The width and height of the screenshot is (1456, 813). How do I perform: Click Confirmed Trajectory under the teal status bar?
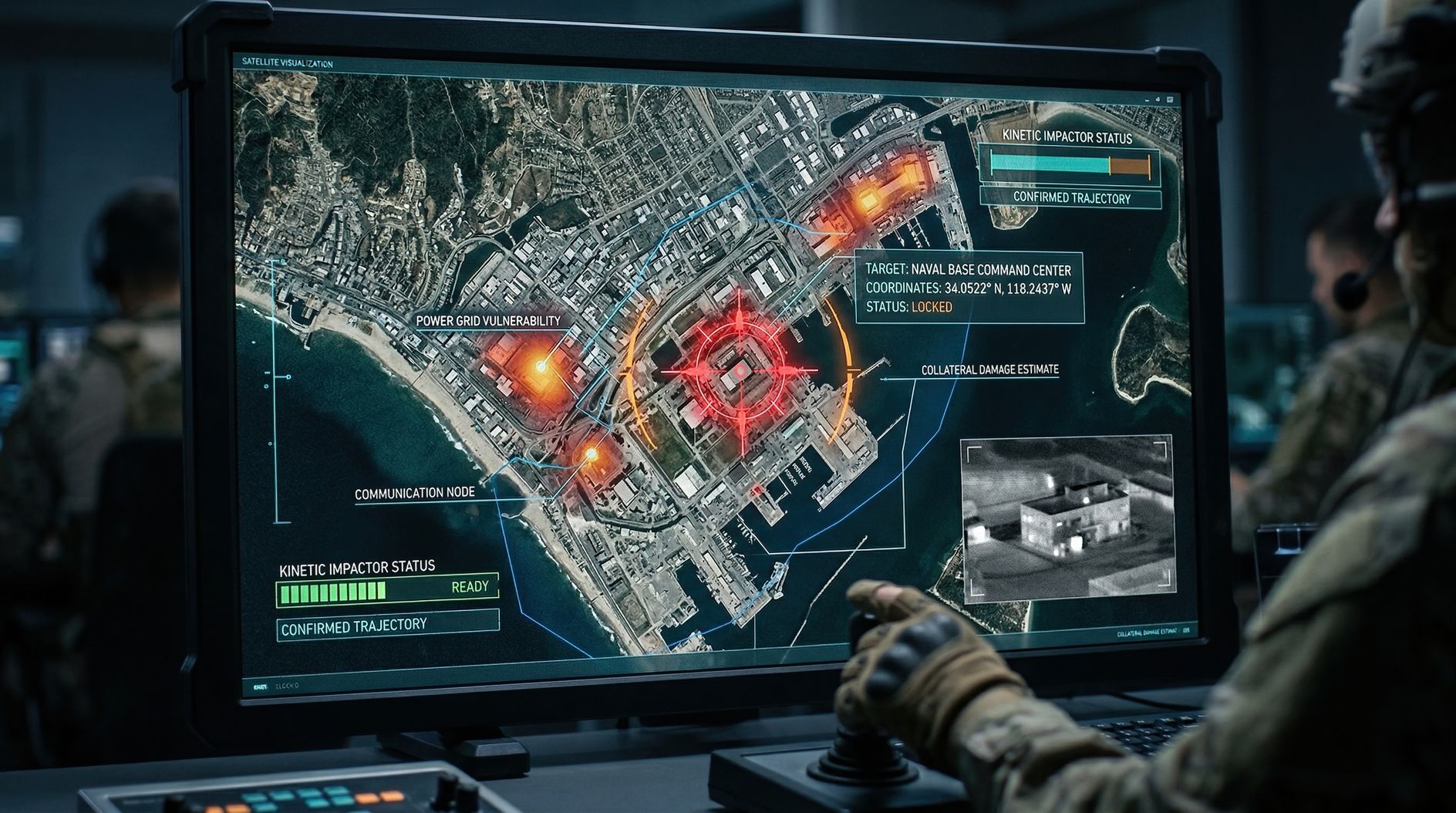pos(1071,198)
